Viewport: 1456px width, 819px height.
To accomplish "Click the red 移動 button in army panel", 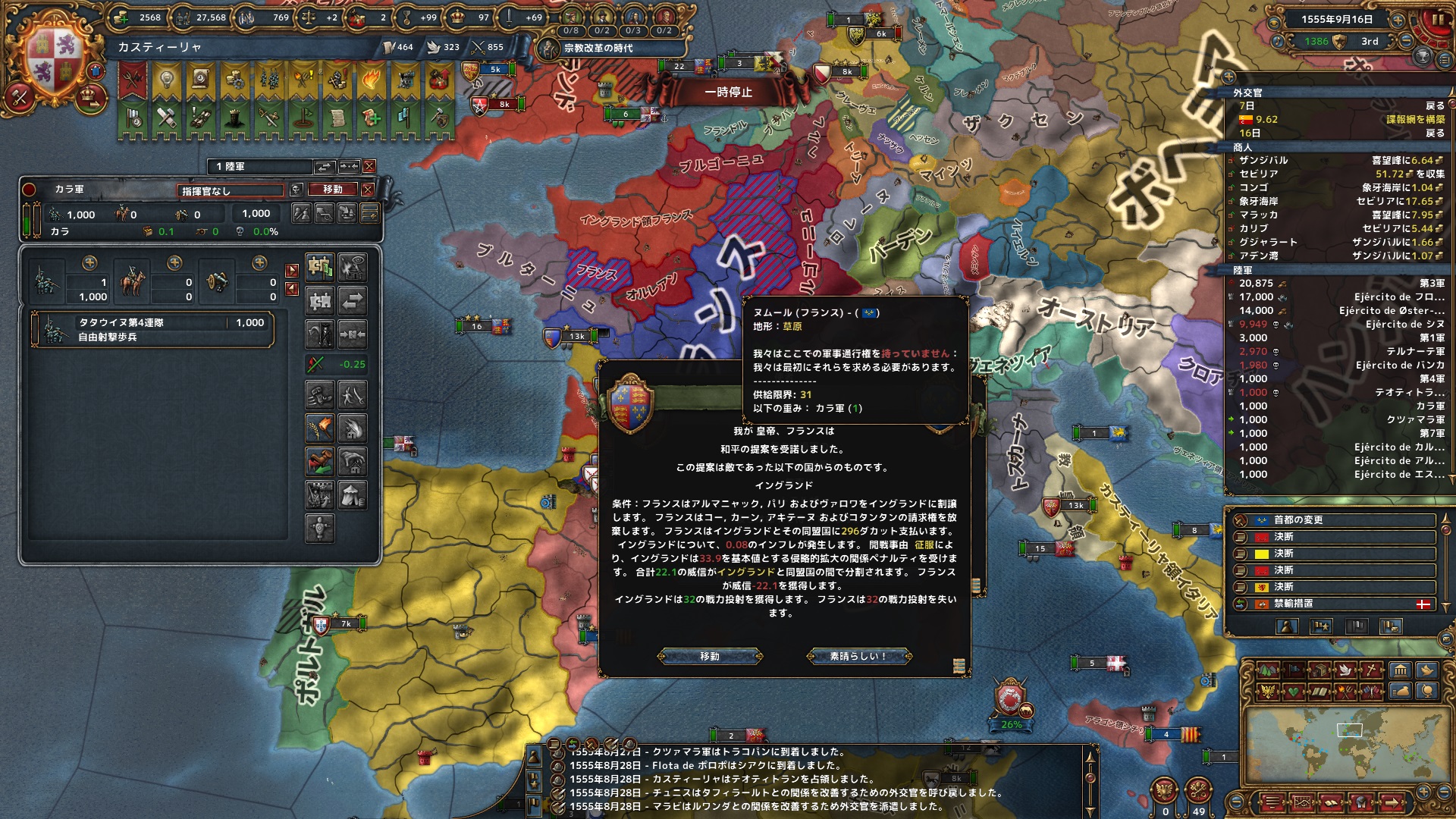I will point(333,190).
